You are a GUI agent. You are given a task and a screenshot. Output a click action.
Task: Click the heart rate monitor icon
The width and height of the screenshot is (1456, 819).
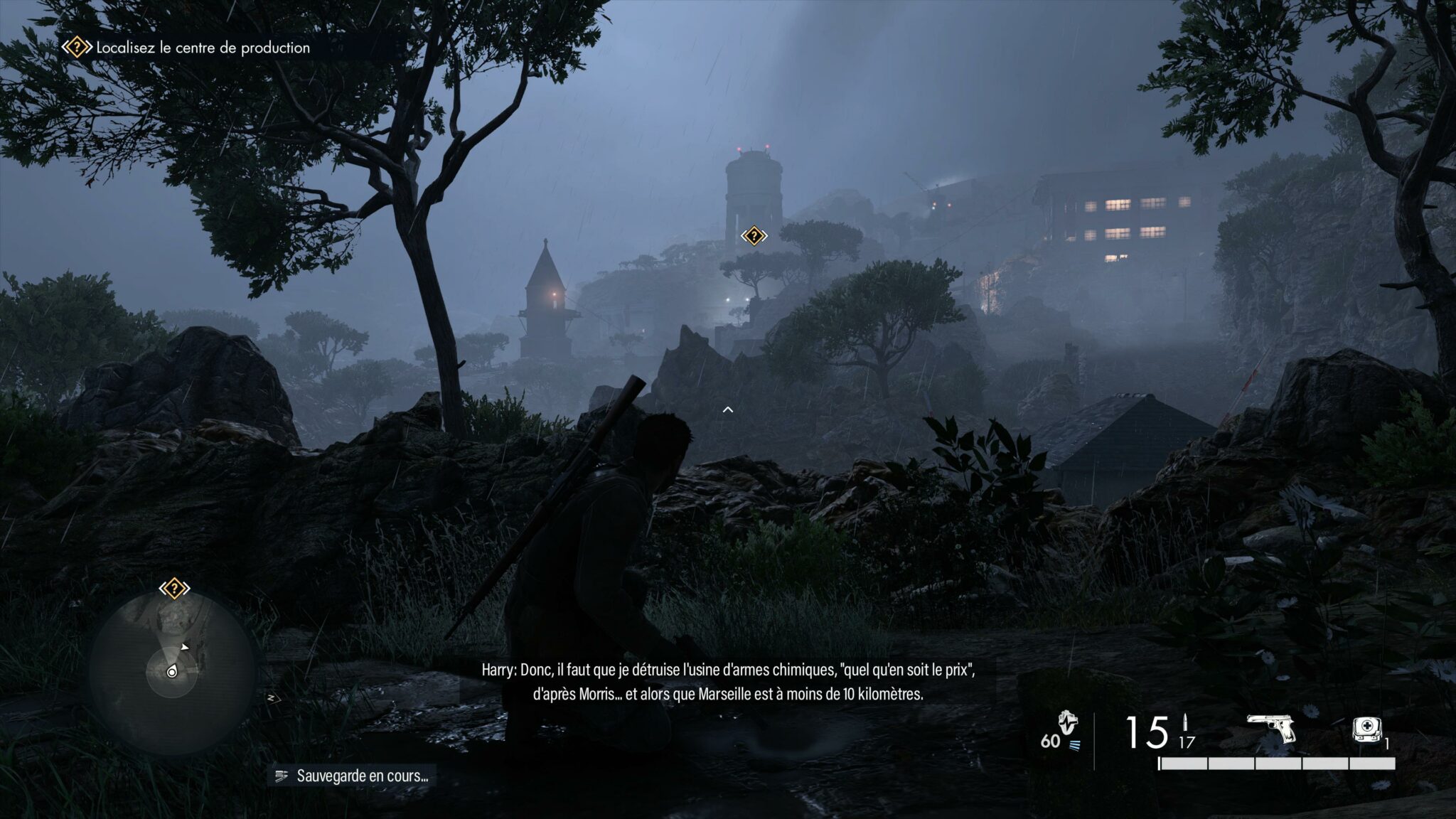click(1067, 724)
